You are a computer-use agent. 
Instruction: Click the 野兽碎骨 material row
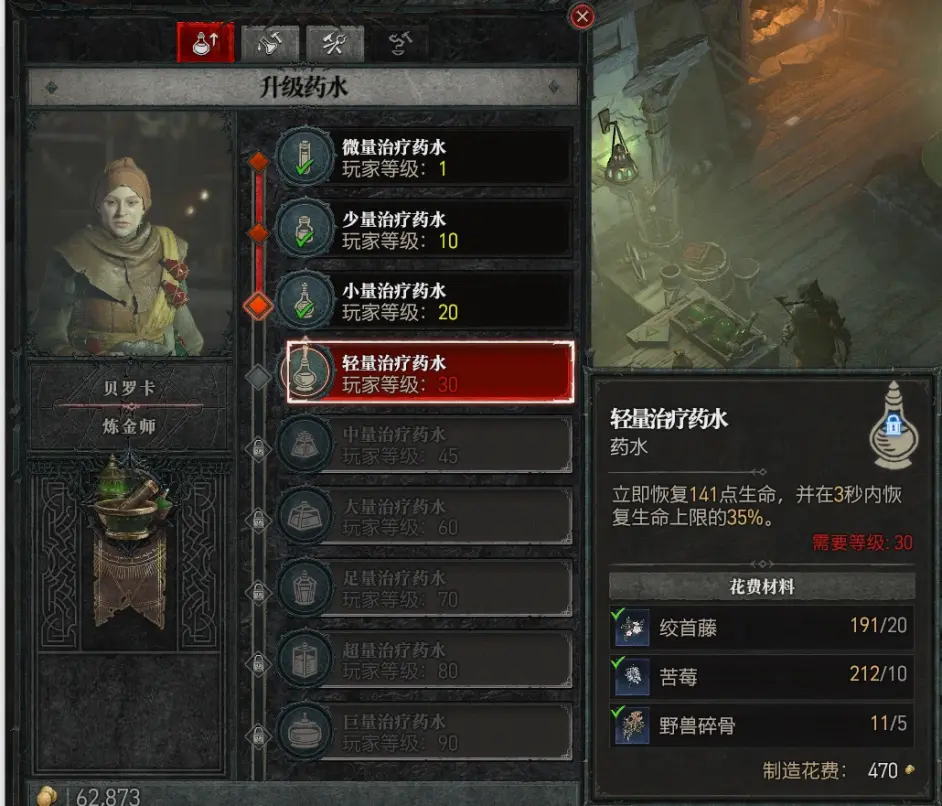click(762, 725)
